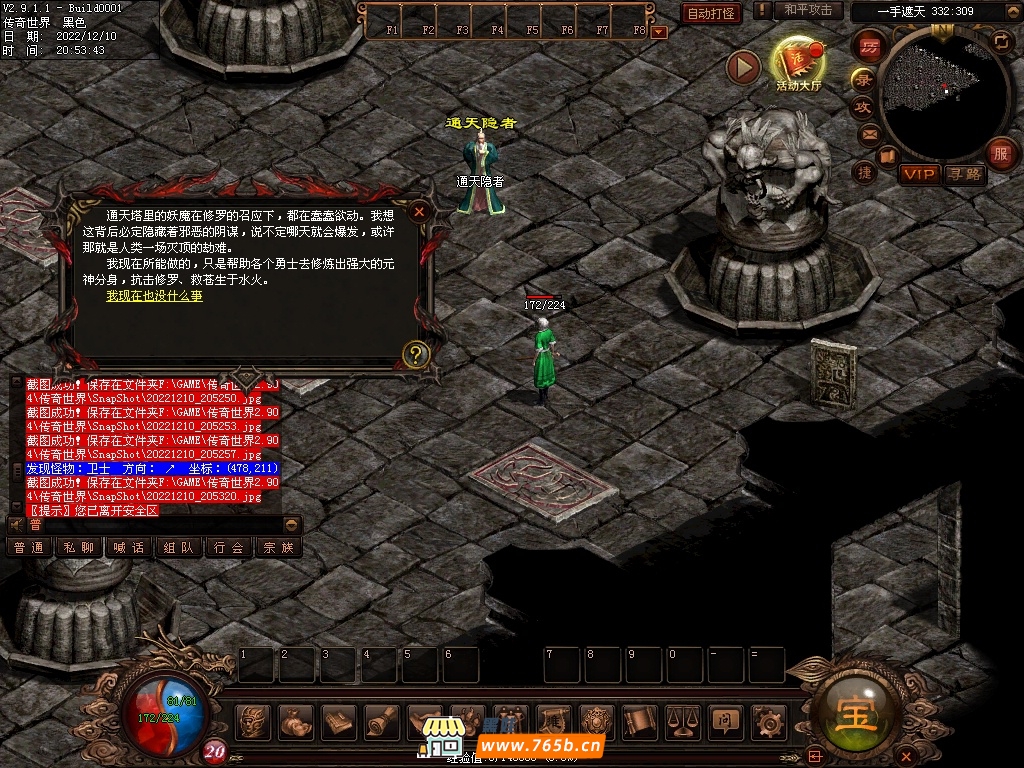The width and height of the screenshot is (1024, 768).
Task: Open the dialogue help question mark
Action: point(416,353)
